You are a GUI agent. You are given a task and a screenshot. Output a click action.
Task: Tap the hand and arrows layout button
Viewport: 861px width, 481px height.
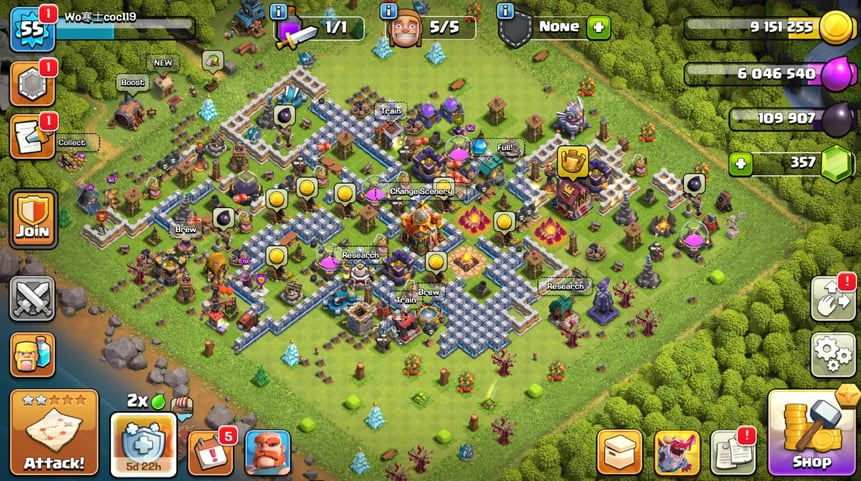coord(832,299)
